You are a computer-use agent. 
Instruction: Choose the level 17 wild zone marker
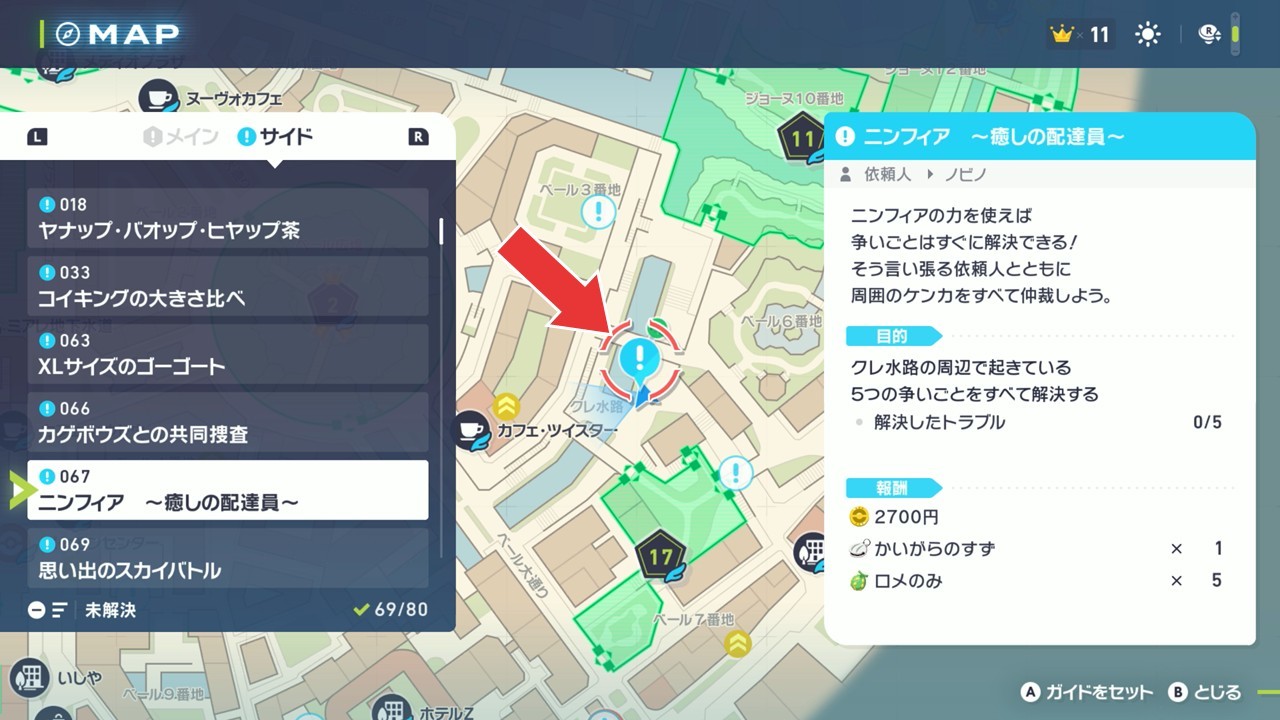[661, 555]
